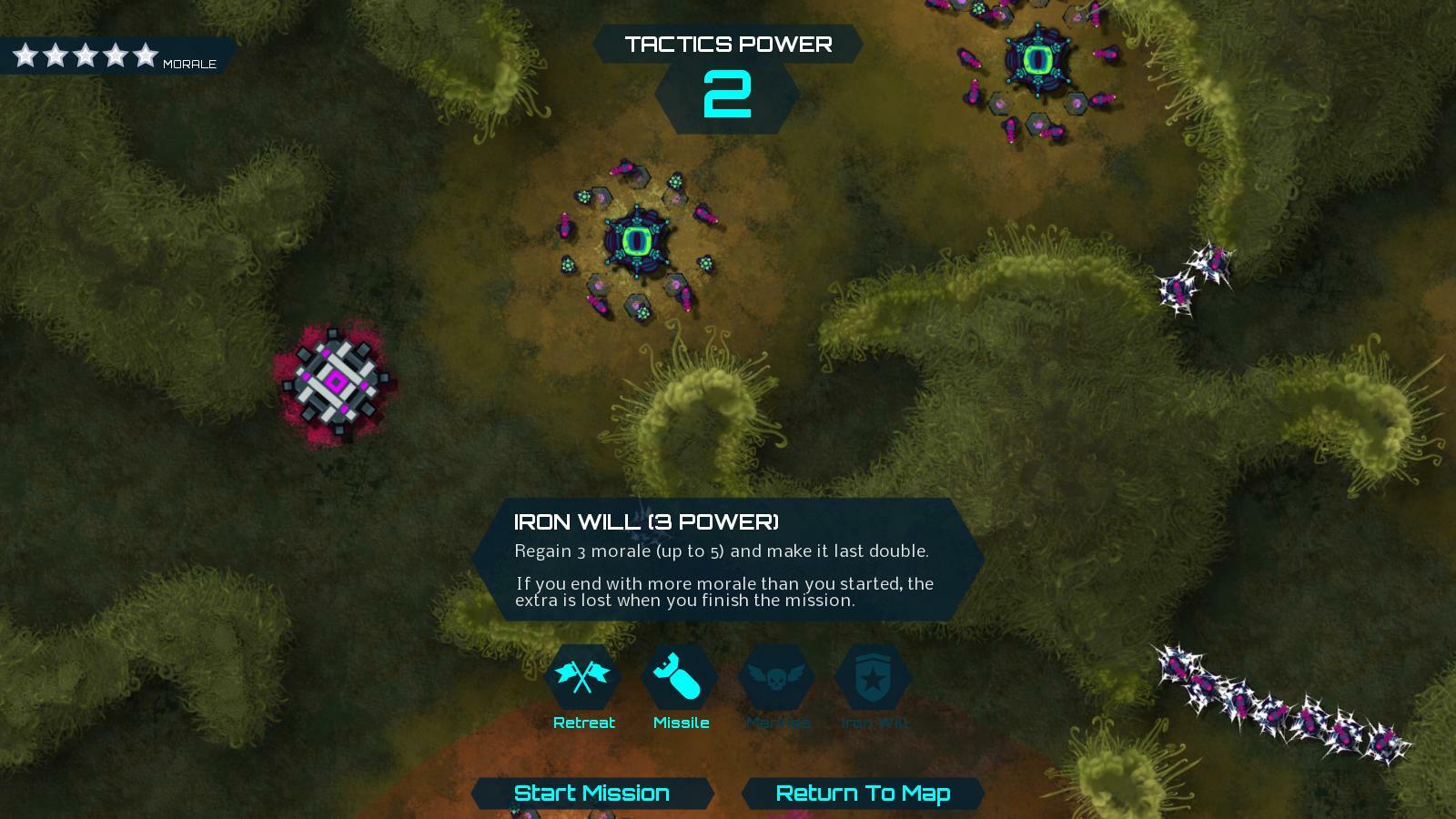Select the Missile tactic icon
The image size is (1456, 819).
click(681, 675)
